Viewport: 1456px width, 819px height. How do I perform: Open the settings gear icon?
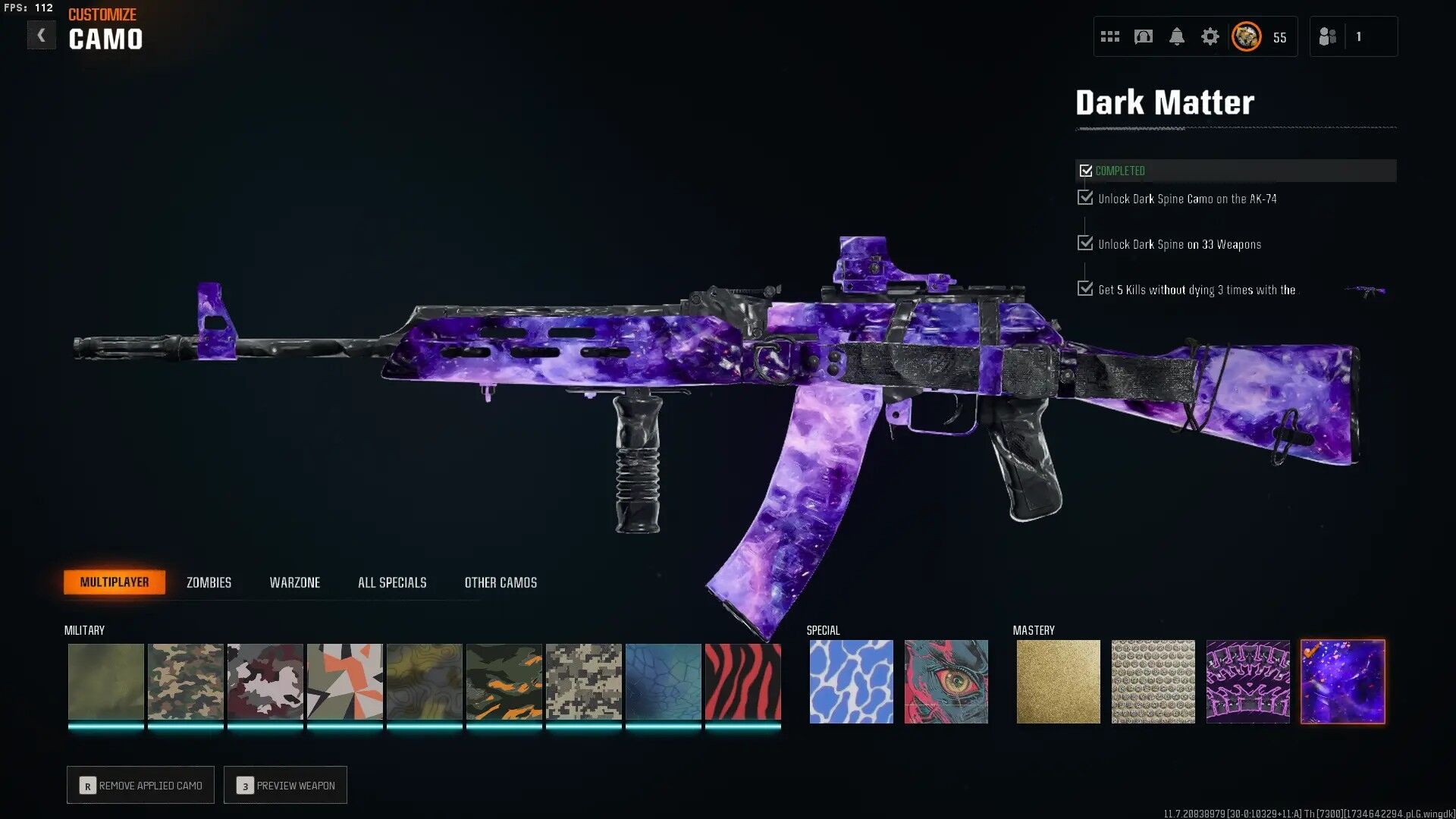tap(1210, 36)
